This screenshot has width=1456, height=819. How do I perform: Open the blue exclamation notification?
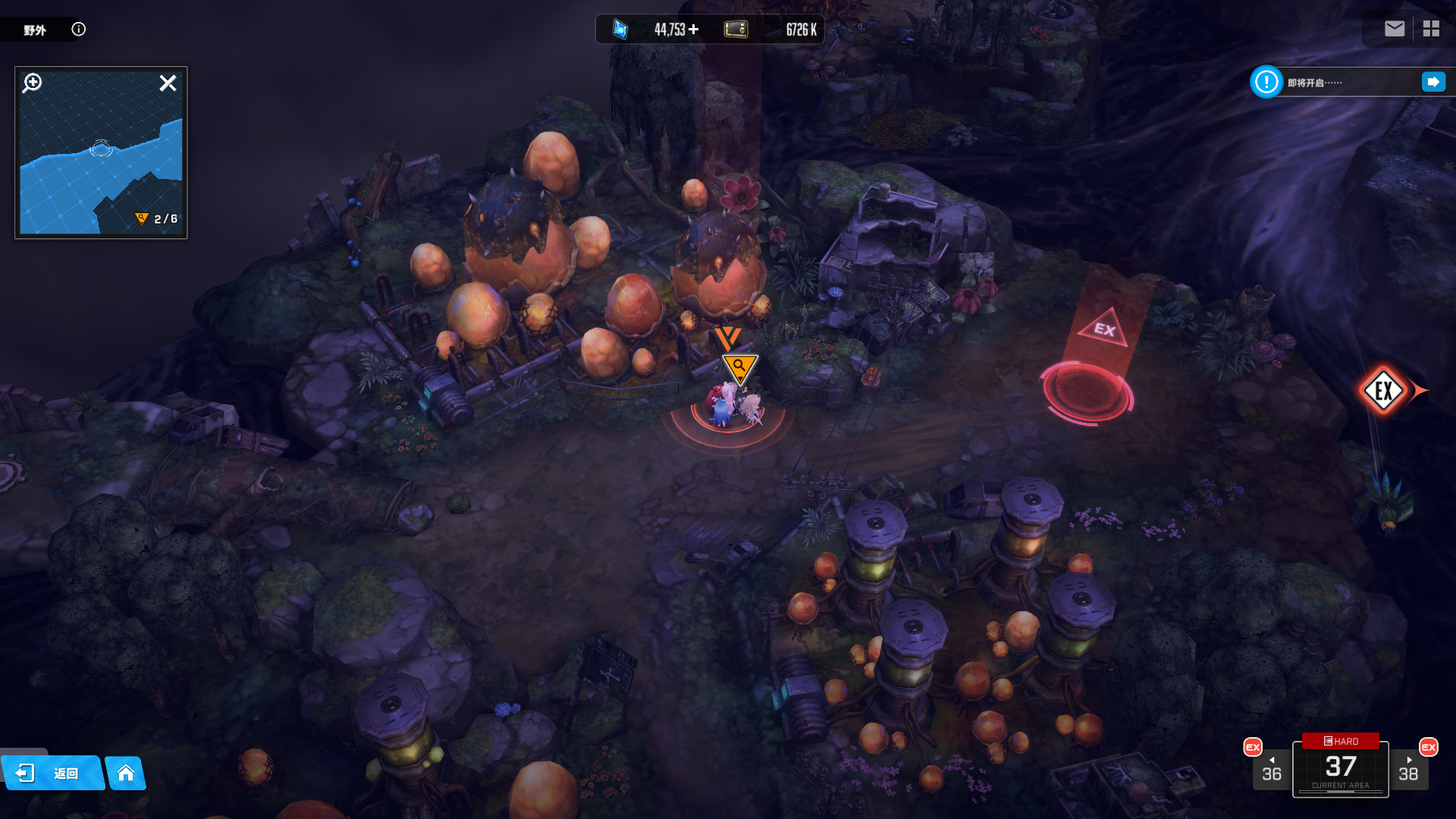pyautogui.click(x=1266, y=82)
